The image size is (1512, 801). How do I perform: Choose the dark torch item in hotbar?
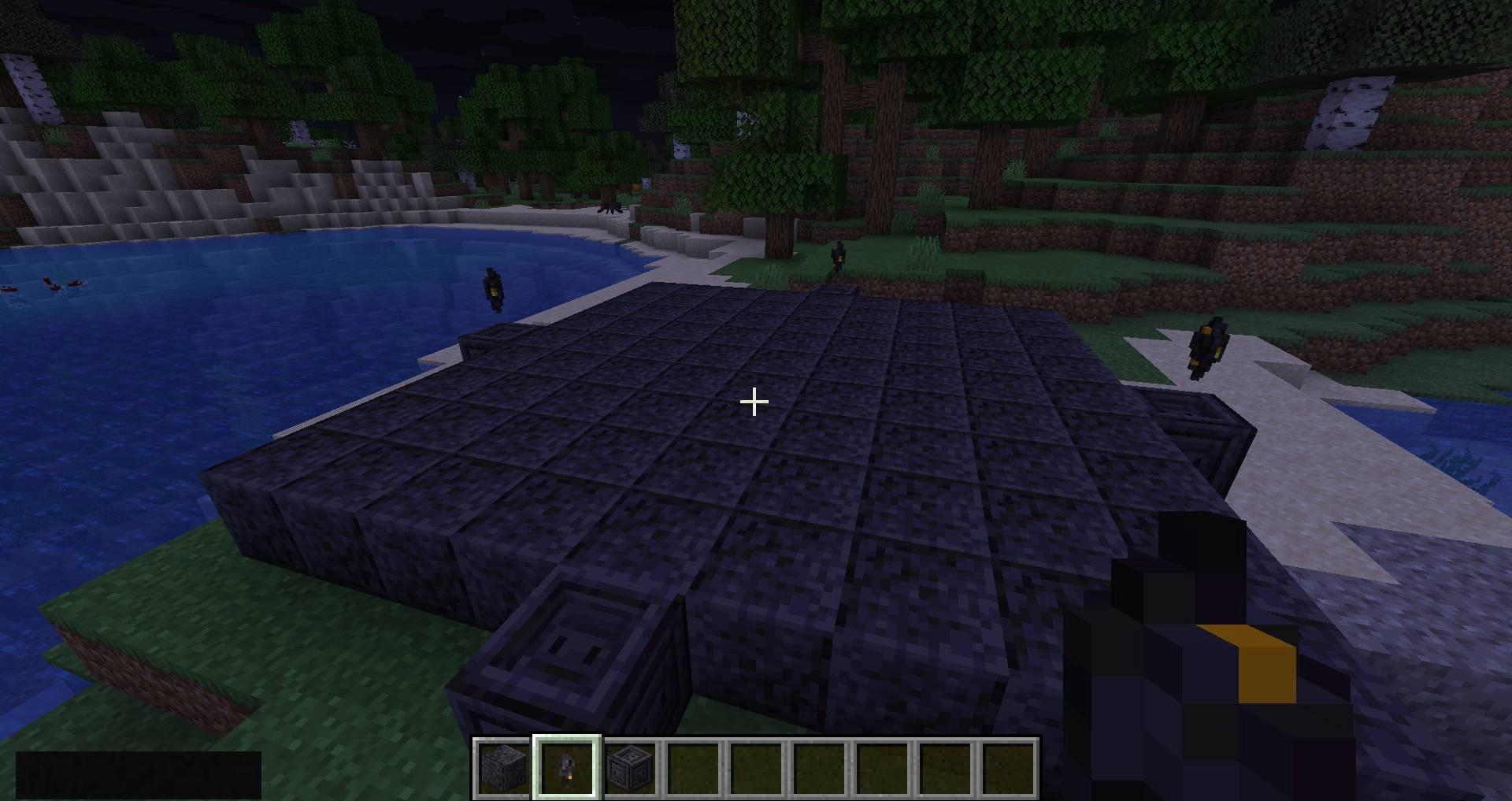coord(567,767)
